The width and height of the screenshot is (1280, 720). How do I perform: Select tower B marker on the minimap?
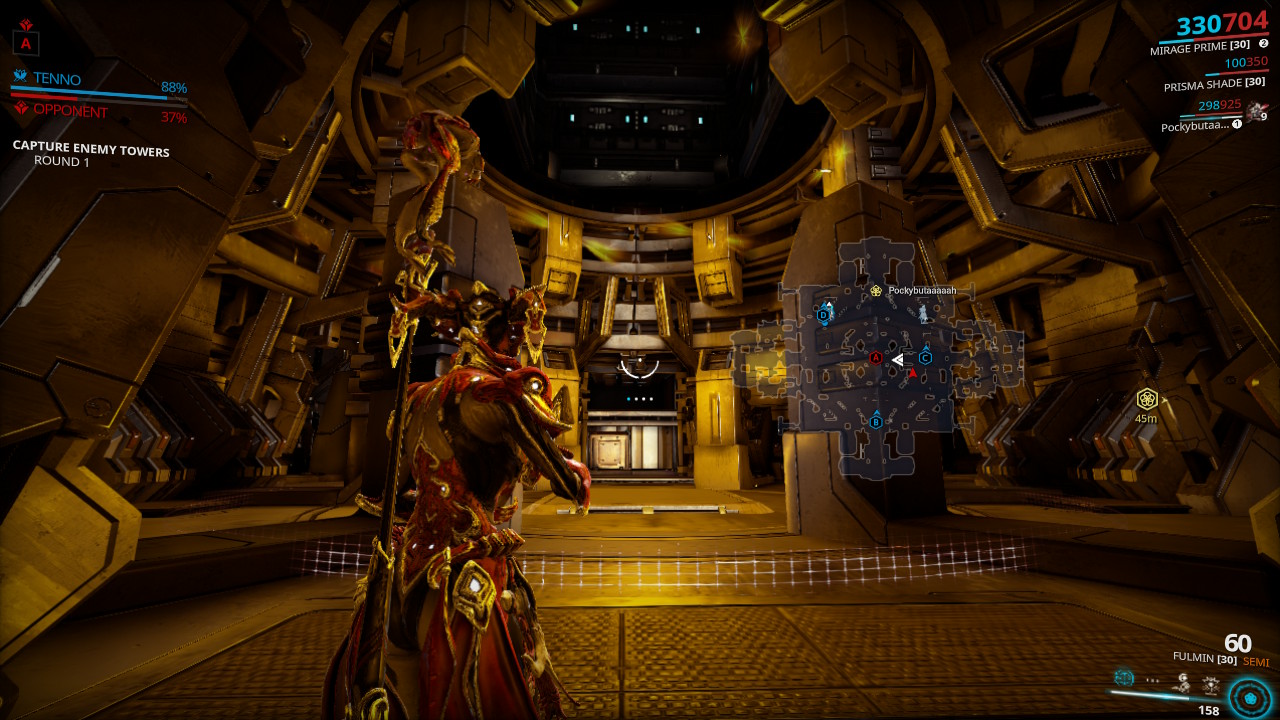click(x=876, y=423)
